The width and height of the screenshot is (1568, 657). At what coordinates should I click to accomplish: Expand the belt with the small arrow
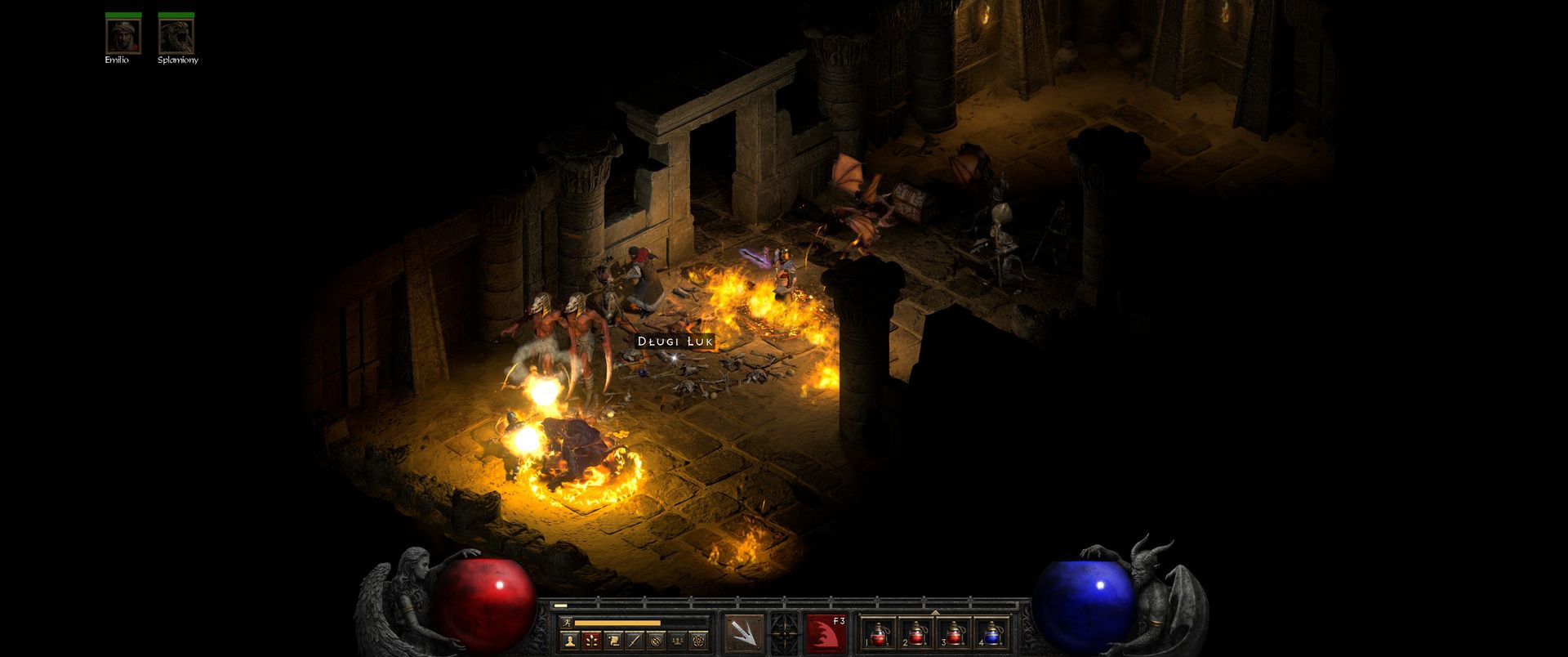(935, 611)
